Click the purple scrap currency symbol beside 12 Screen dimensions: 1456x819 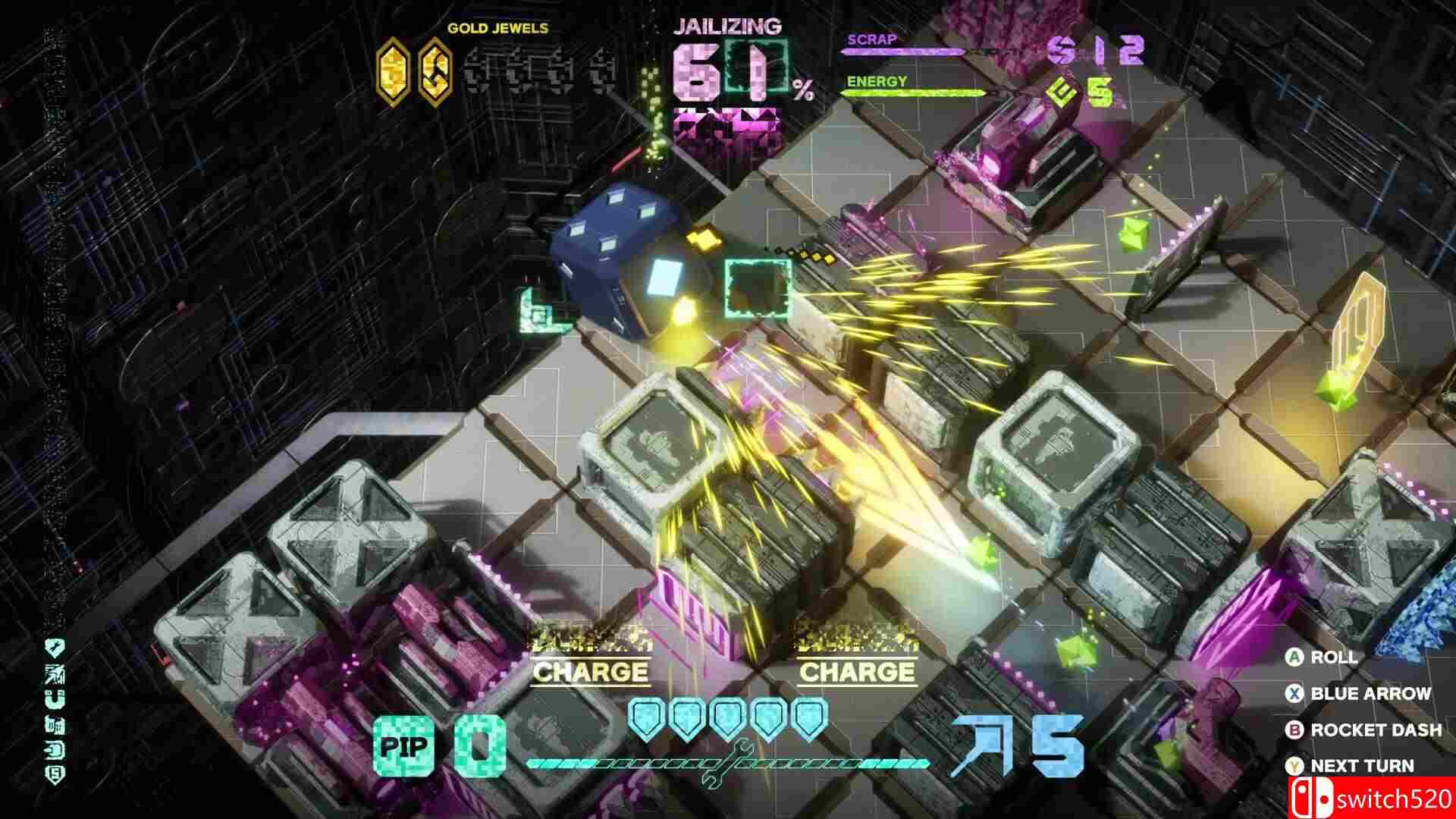coord(1061,49)
